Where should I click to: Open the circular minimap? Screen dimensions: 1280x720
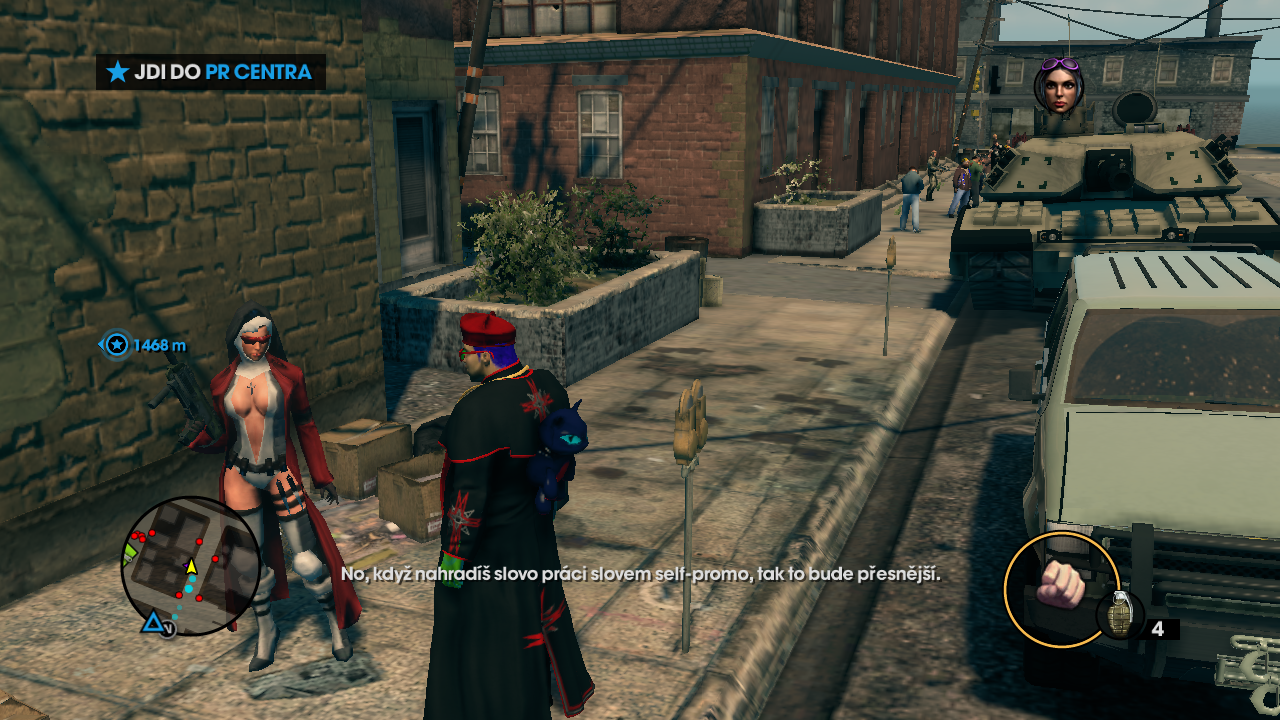(x=190, y=566)
